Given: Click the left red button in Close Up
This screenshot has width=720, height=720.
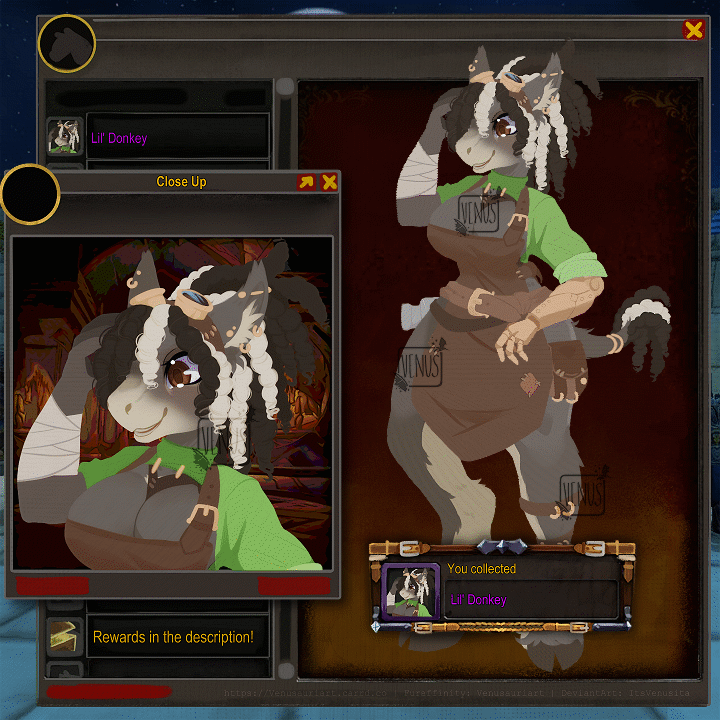Looking at the screenshot, I should 52,586.
